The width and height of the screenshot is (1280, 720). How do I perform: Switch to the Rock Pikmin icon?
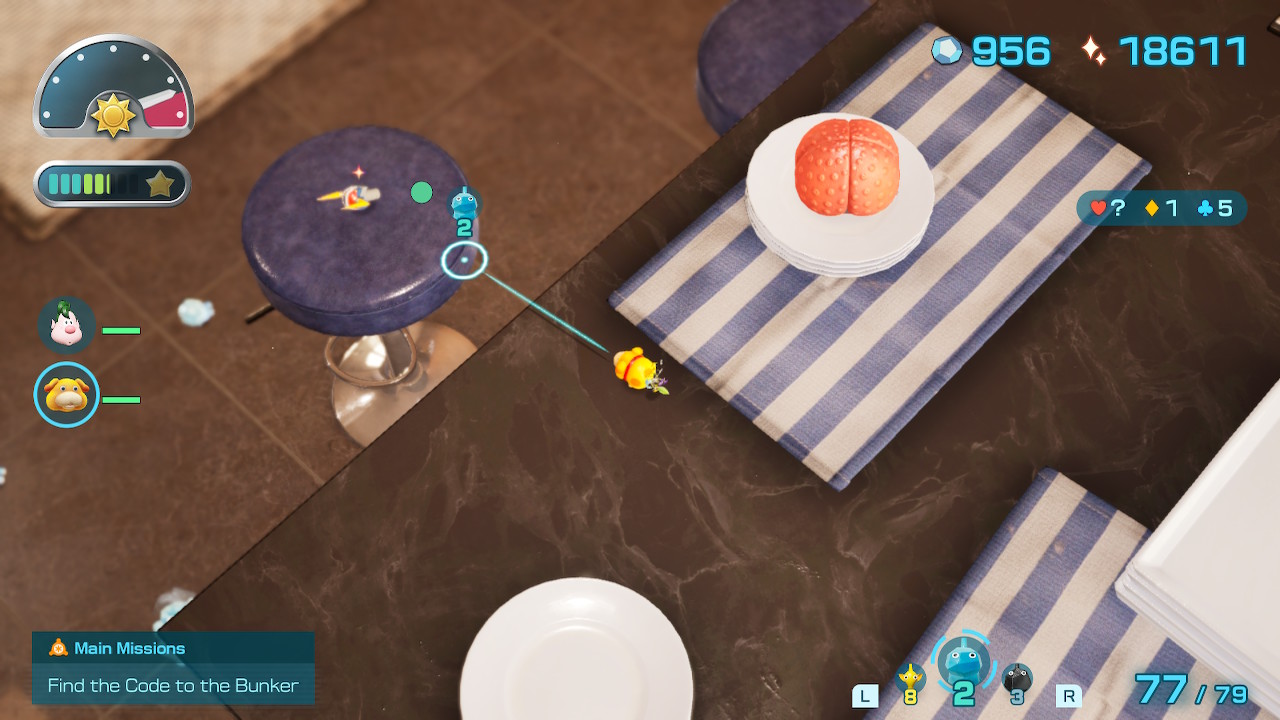pos(1016,680)
